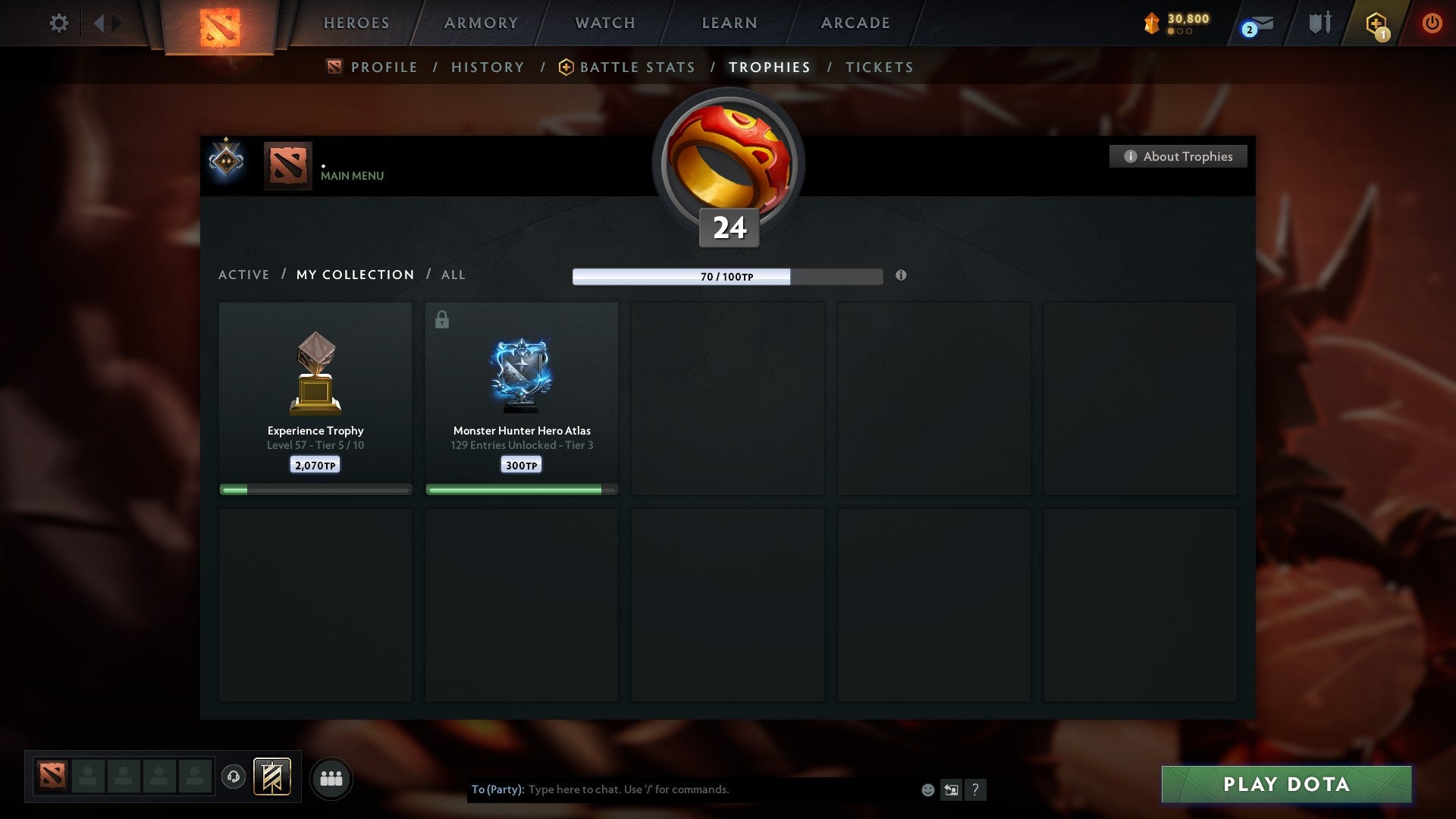Viewport: 1456px width, 819px height.
Task: Switch to the ACTIVE trophies filter
Action: [x=244, y=275]
